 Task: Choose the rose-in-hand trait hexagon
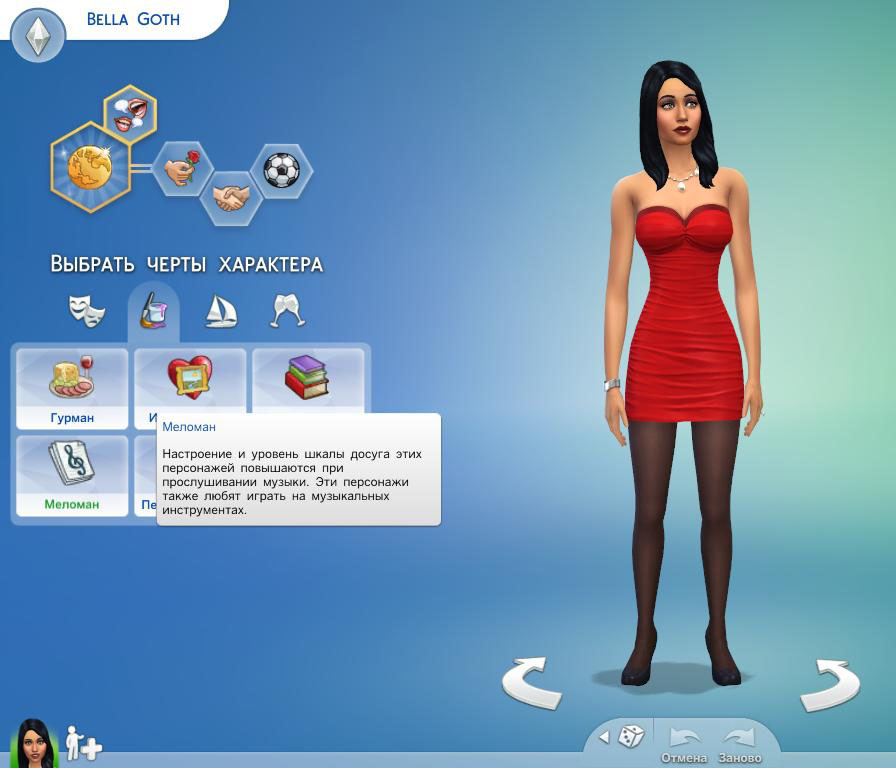(x=182, y=168)
